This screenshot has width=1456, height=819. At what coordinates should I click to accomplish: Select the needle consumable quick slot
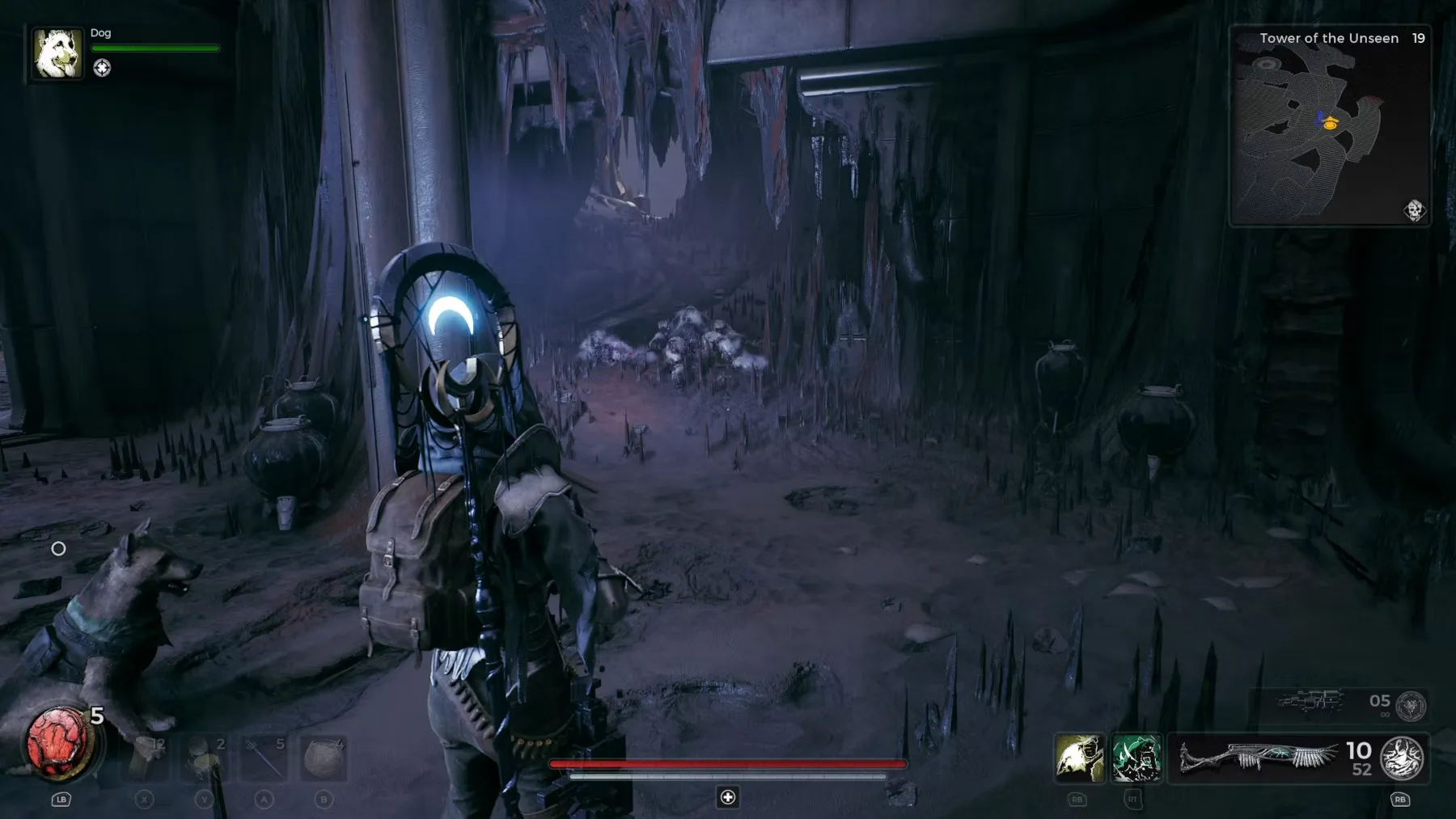(265, 758)
